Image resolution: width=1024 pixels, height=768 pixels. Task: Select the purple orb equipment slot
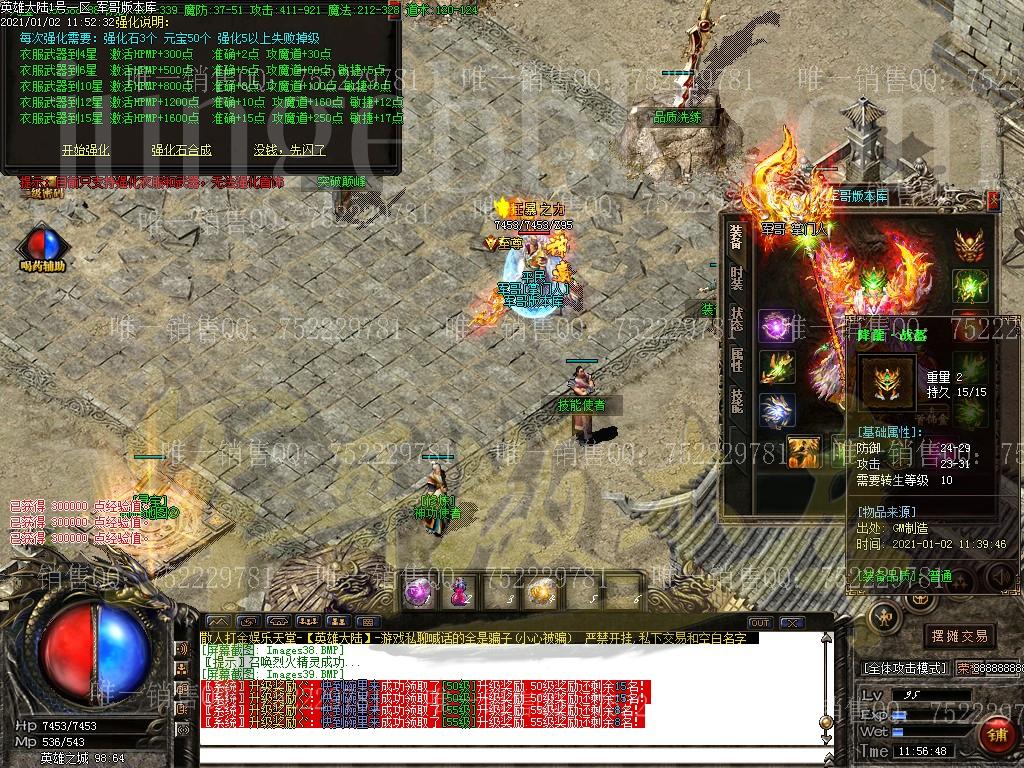(x=775, y=326)
